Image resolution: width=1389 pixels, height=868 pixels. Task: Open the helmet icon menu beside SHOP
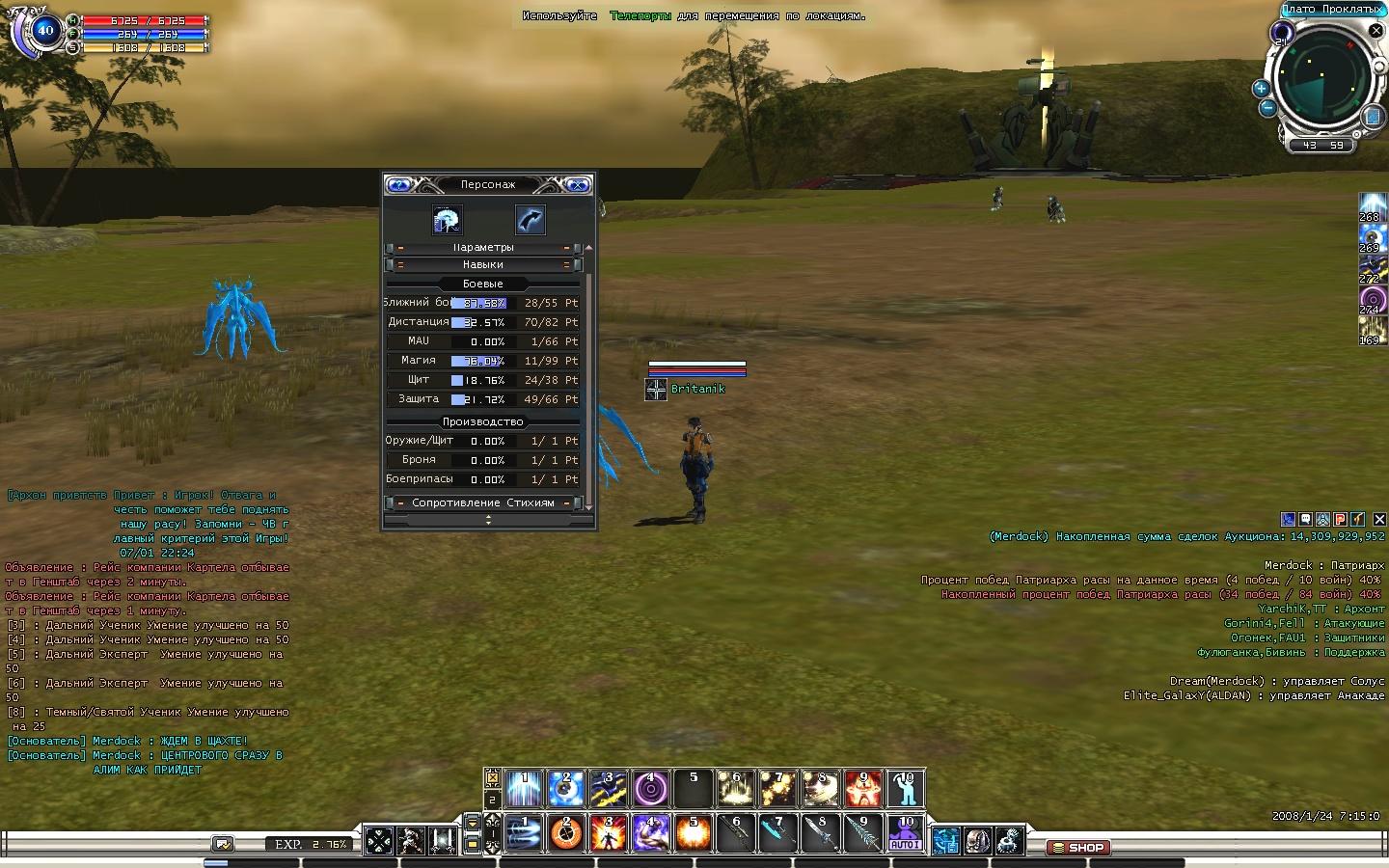pyautogui.click(x=977, y=841)
